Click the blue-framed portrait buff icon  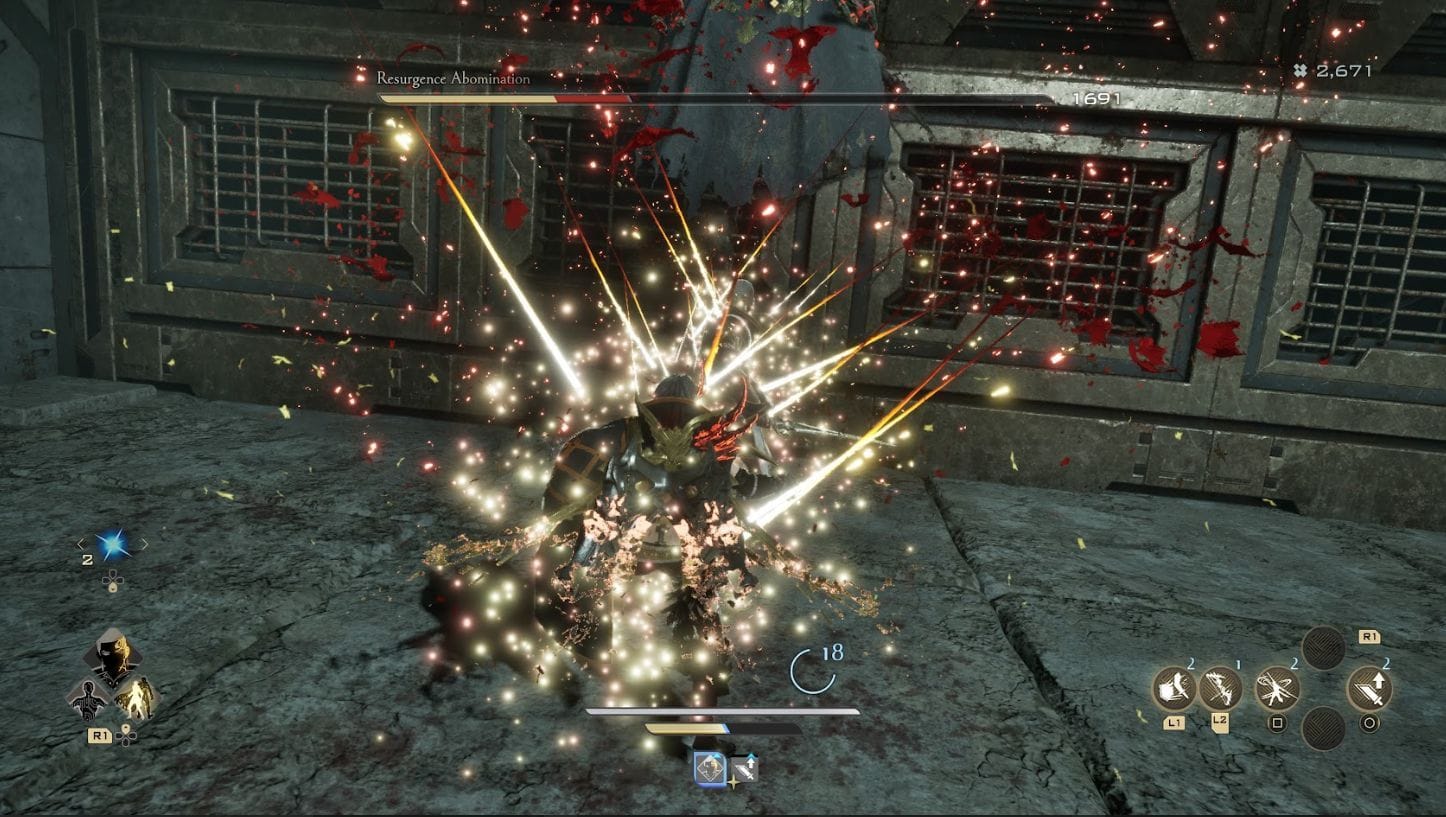[x=711, y=767]
